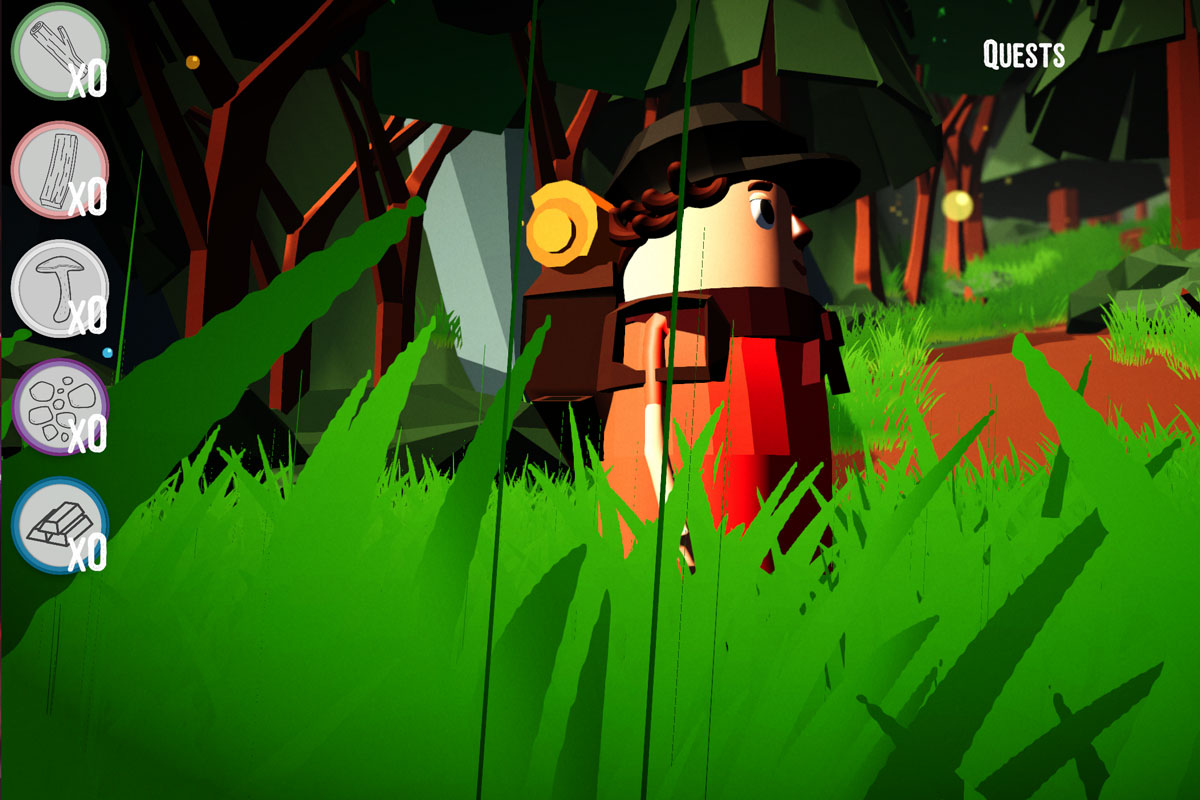The image size is (1200, 800).
Task: Select the stones resource icon
Action: pos(59,407)
